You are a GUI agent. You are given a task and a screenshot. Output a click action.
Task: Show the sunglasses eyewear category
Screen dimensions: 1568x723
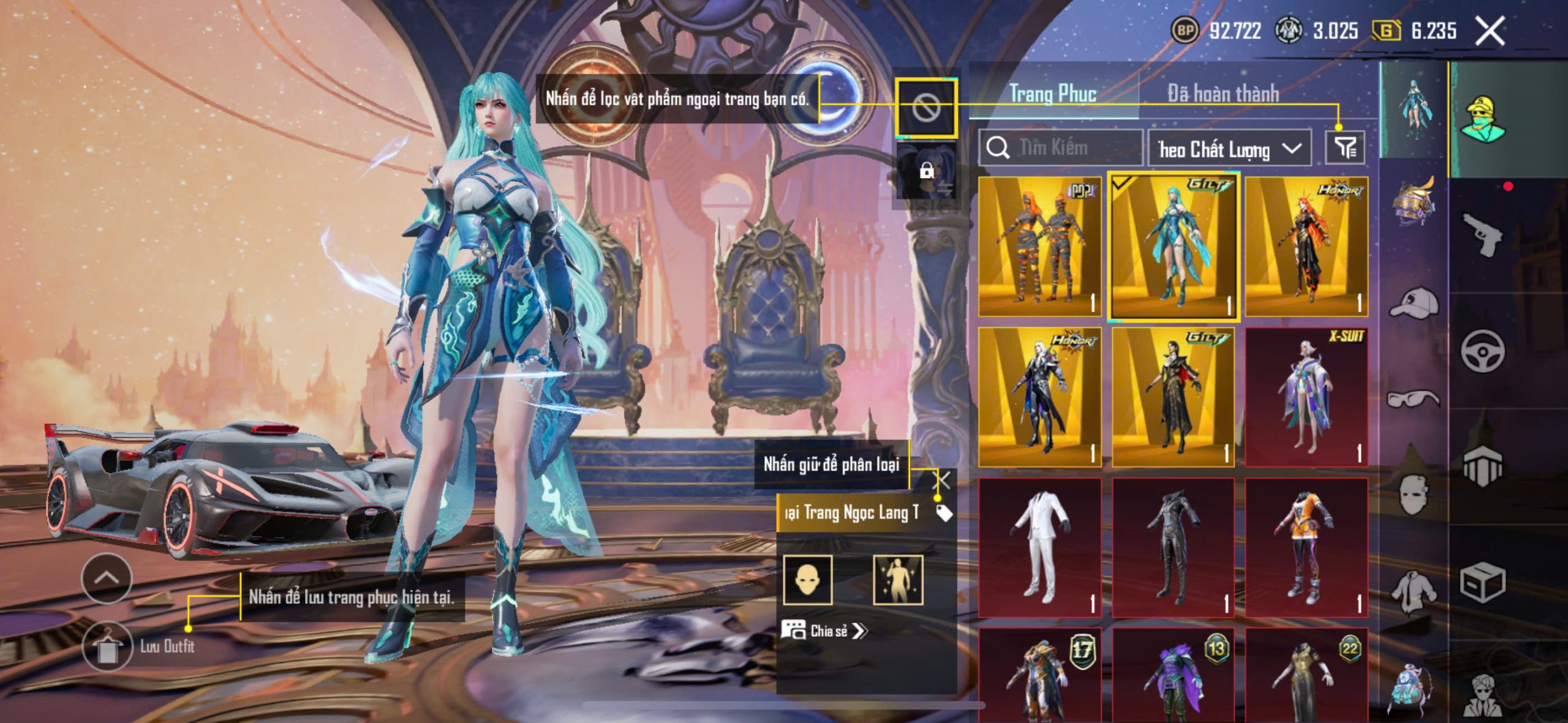(x=1414, y=399)
